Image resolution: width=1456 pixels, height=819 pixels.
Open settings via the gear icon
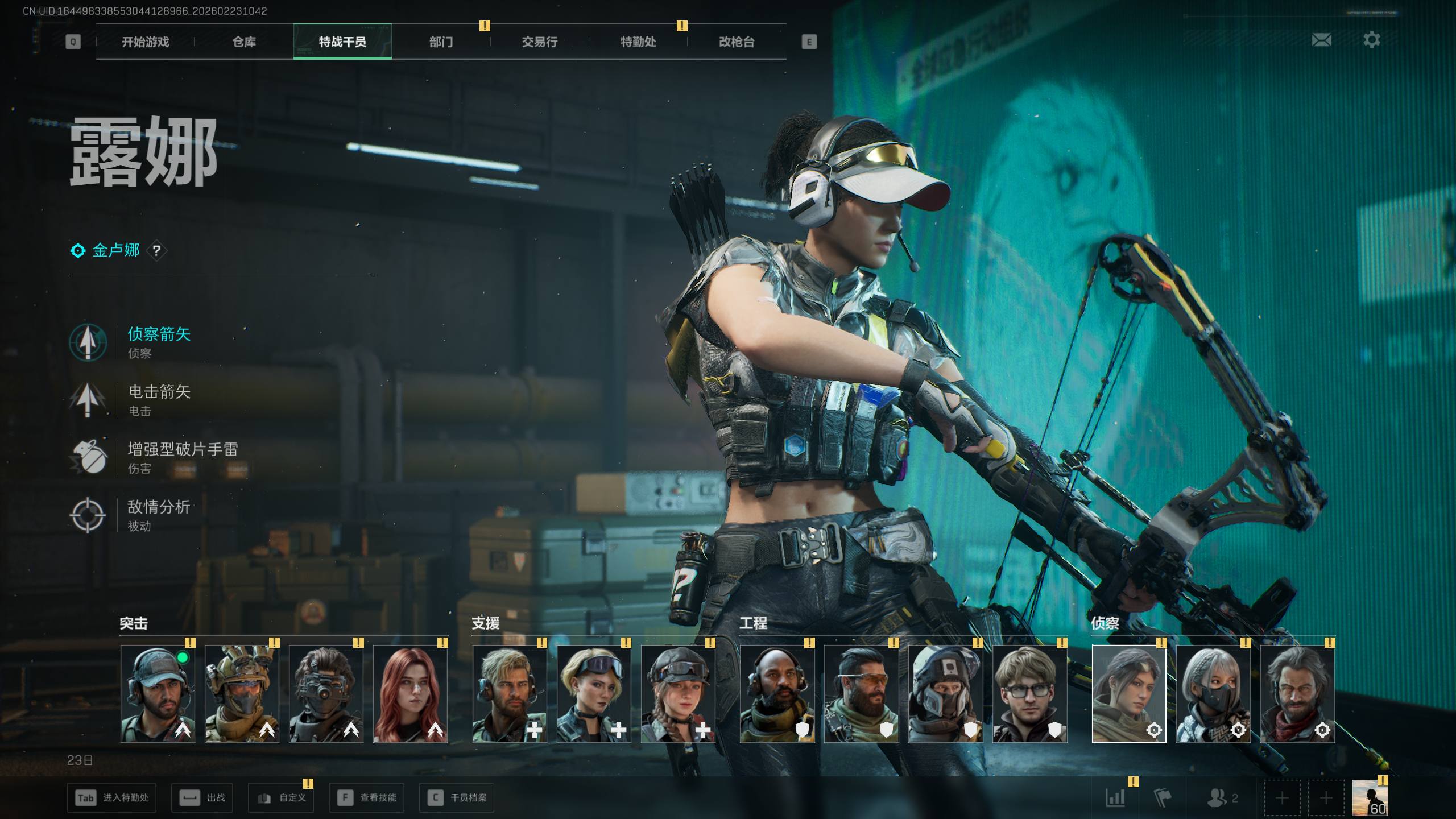click(x=1371, y=40)
